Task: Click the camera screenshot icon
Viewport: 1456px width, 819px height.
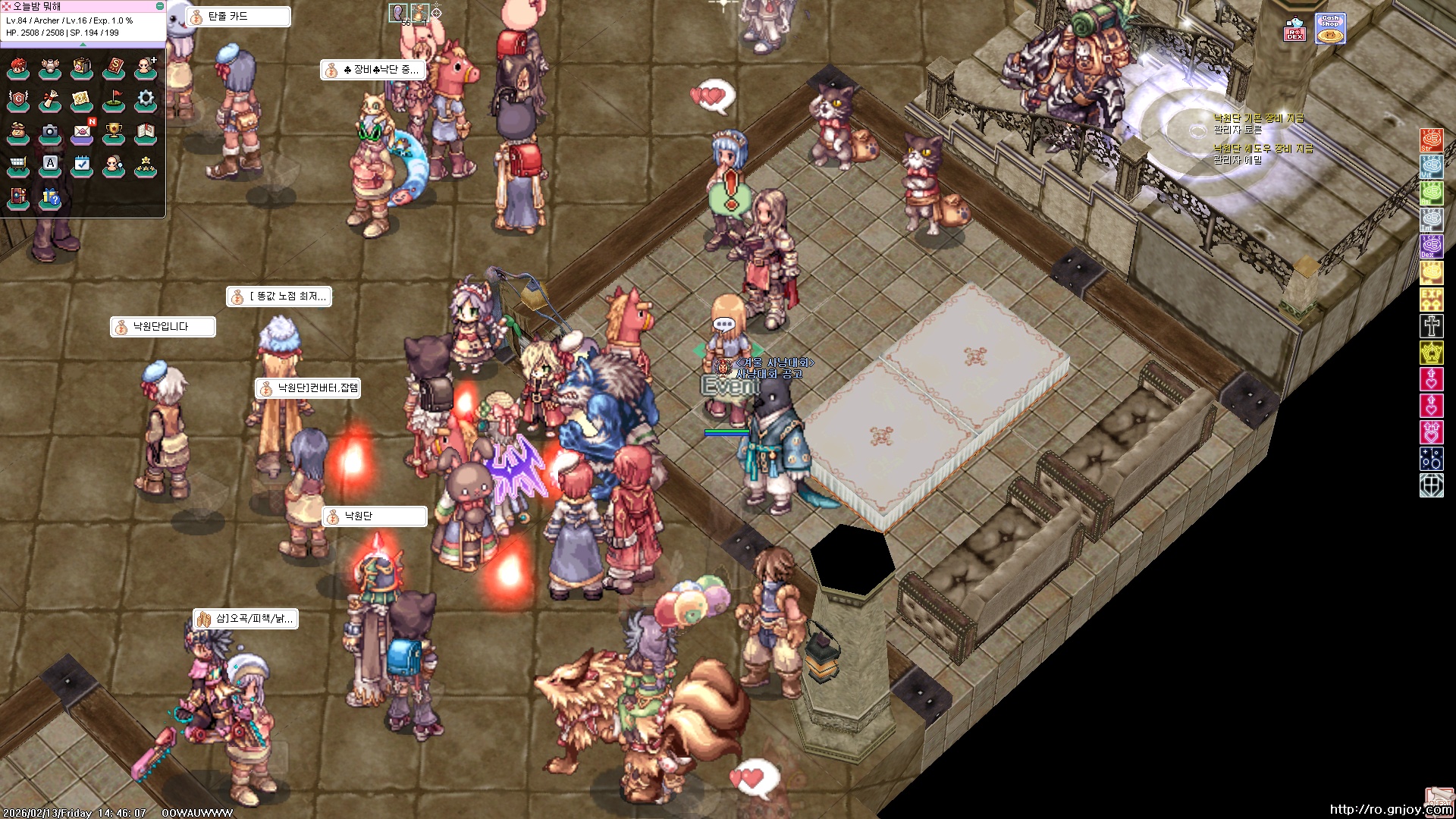Action: tap(50, 132)
